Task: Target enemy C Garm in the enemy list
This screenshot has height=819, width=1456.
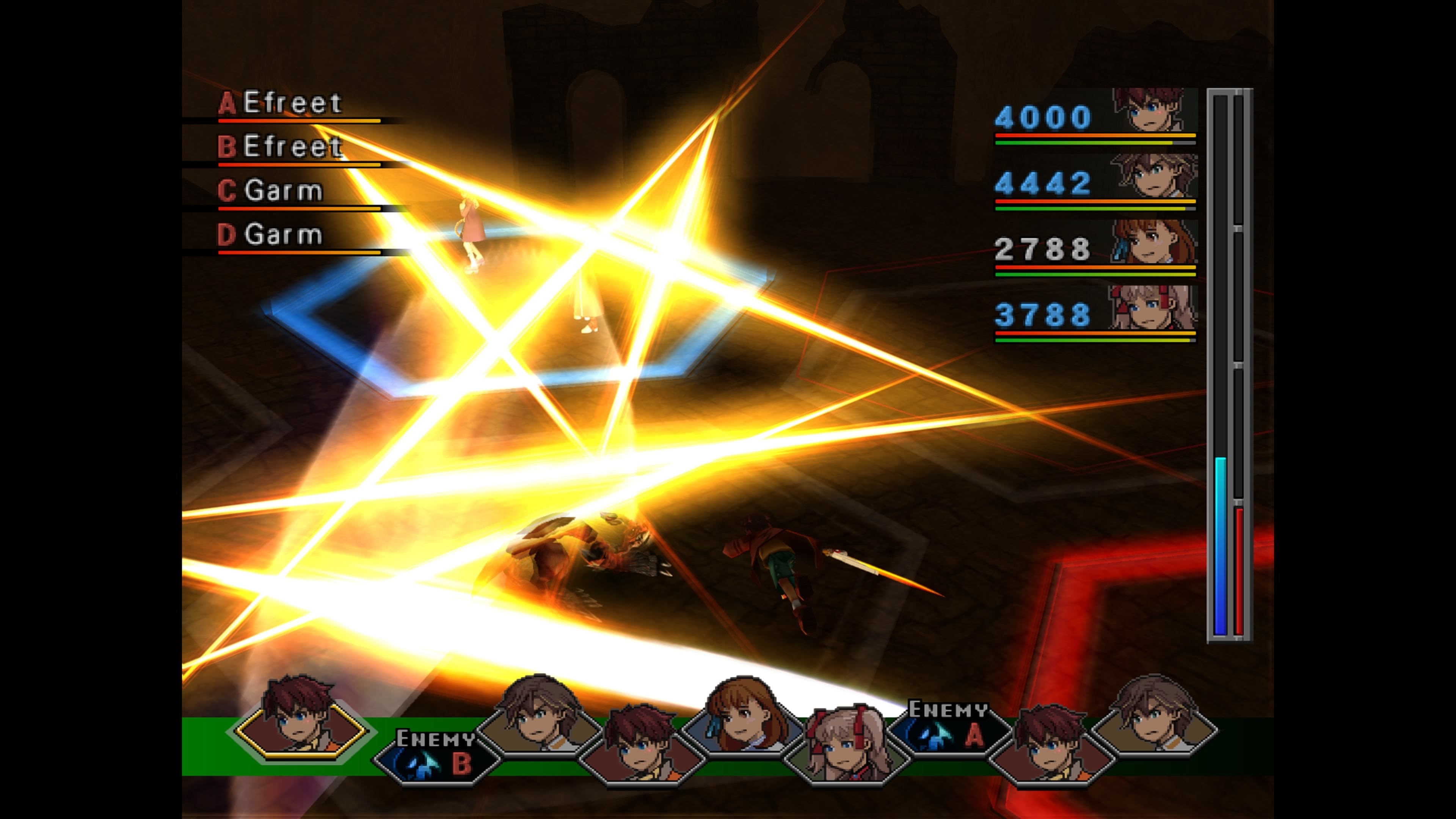Action: [288, 191]
